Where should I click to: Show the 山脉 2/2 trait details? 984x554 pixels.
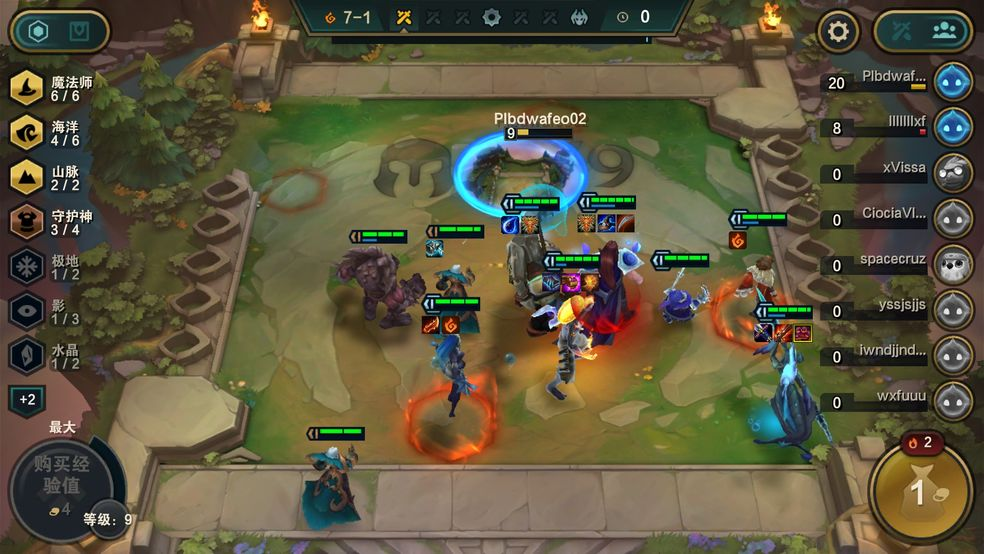28,177
